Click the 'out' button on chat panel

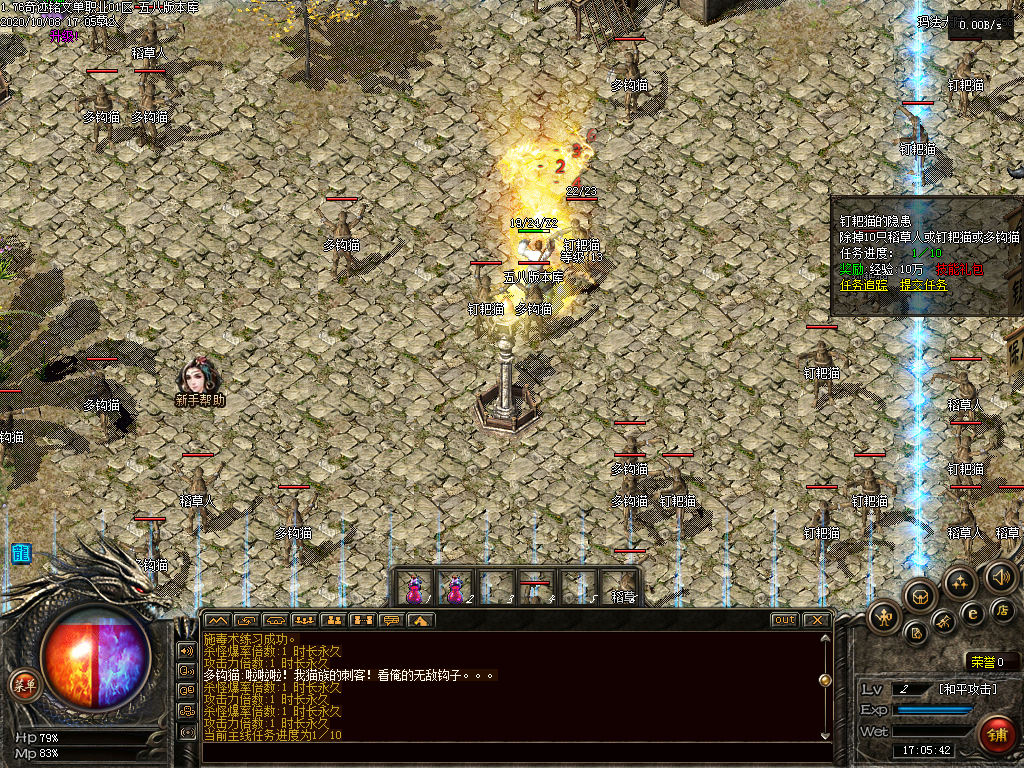click(784, 620)
